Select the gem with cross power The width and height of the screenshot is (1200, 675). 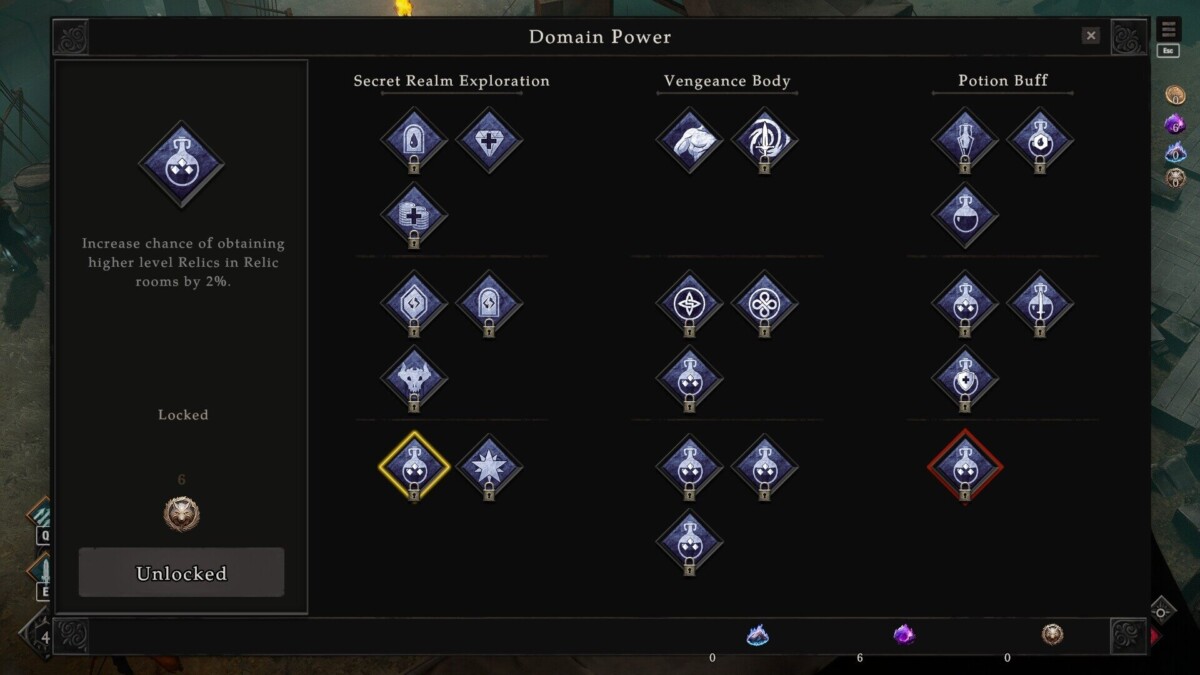coord(489,140)
